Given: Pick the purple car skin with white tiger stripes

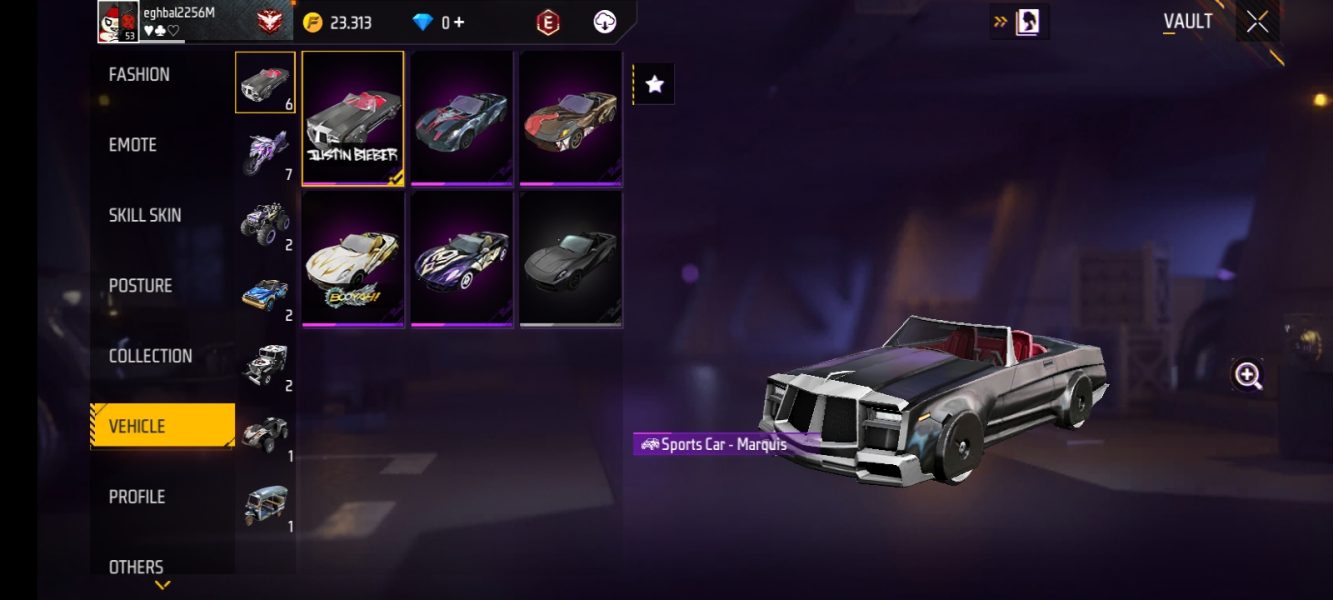Looking at the screenshot, I should click(x=462, y=259).
